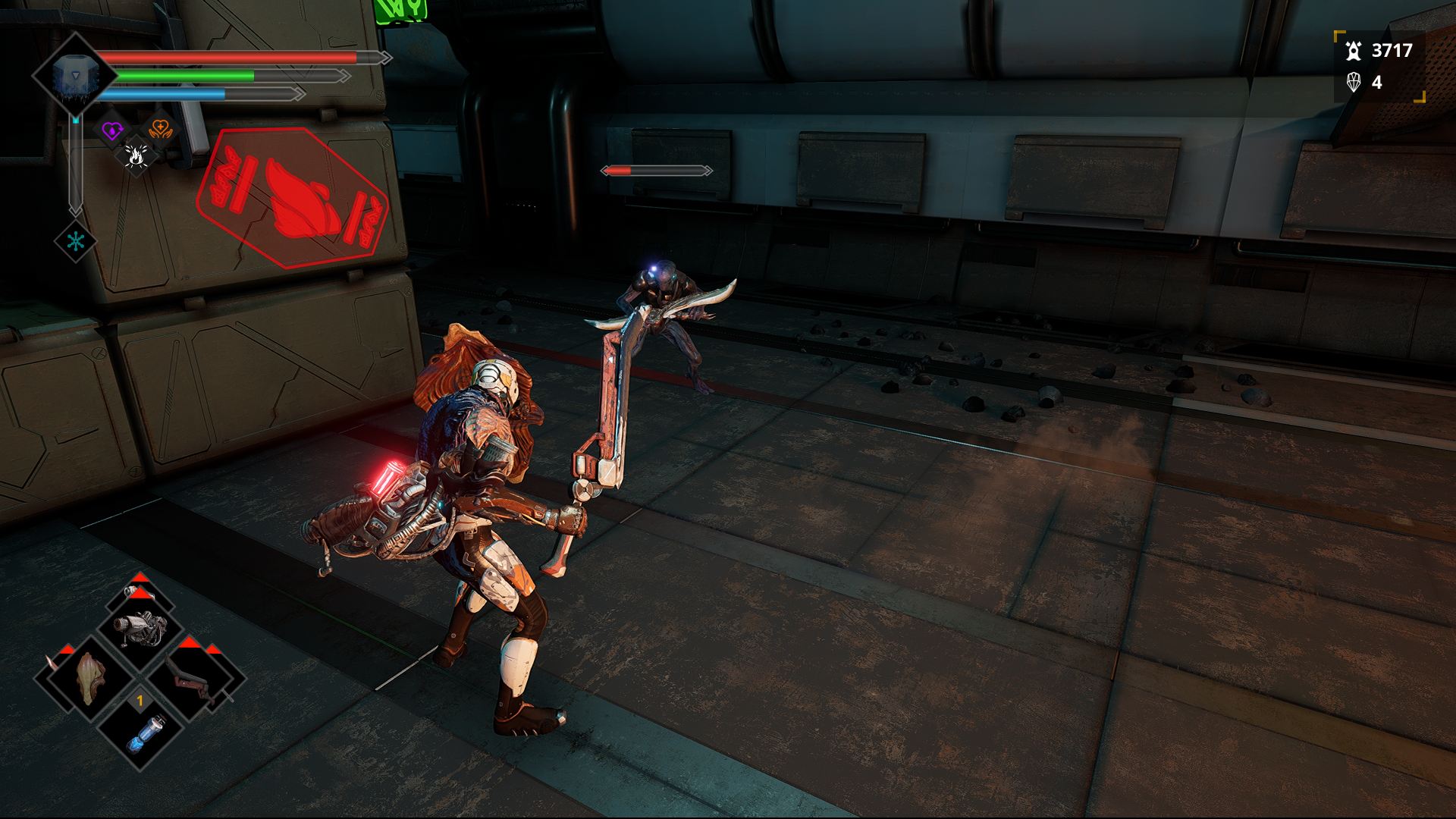Activate the cyan snowflake ability icon
Viewport: 1456px width, 819px height.
[x=75, y=243]
